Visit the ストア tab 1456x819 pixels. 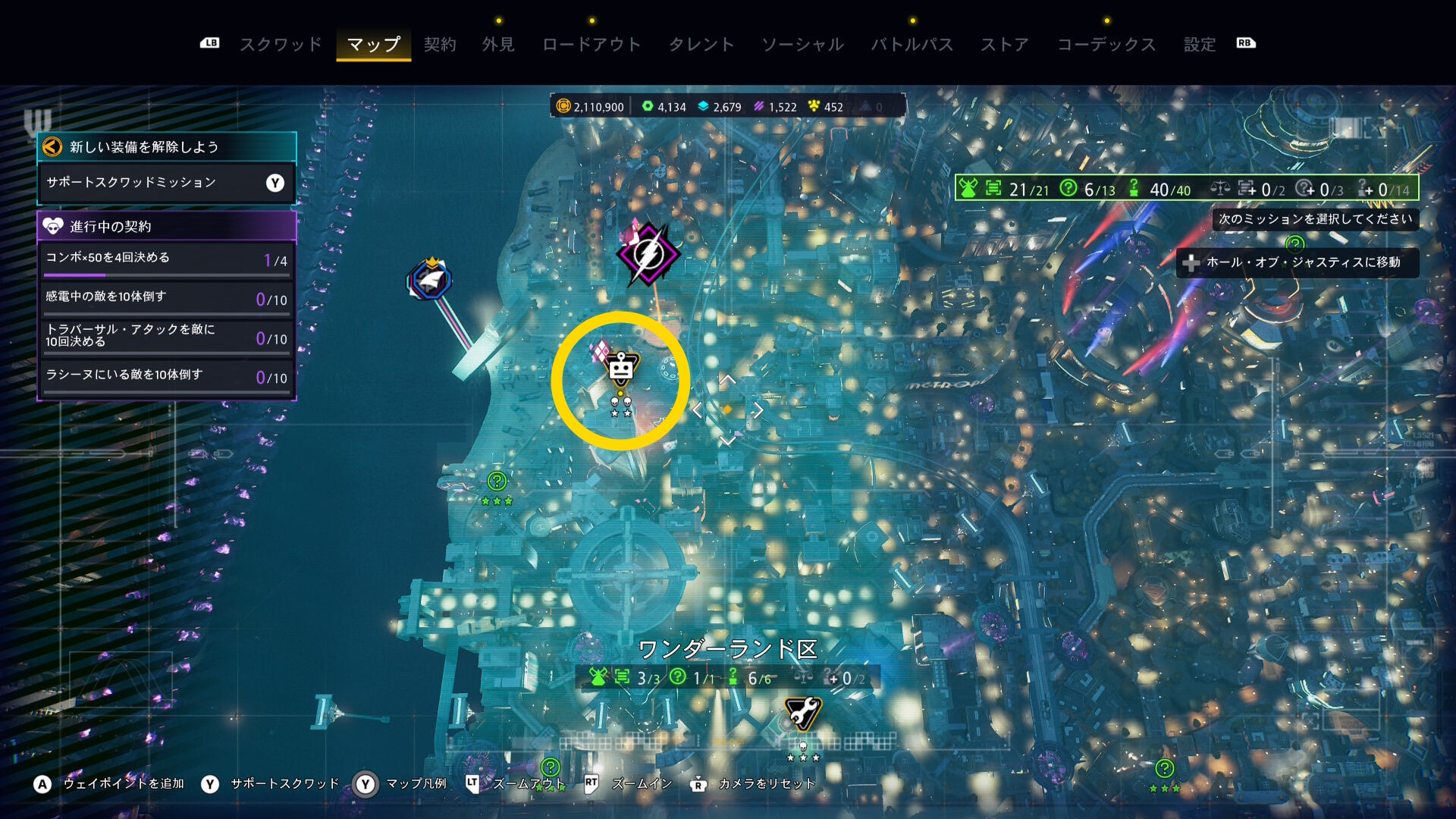[x=1005, y=45]
